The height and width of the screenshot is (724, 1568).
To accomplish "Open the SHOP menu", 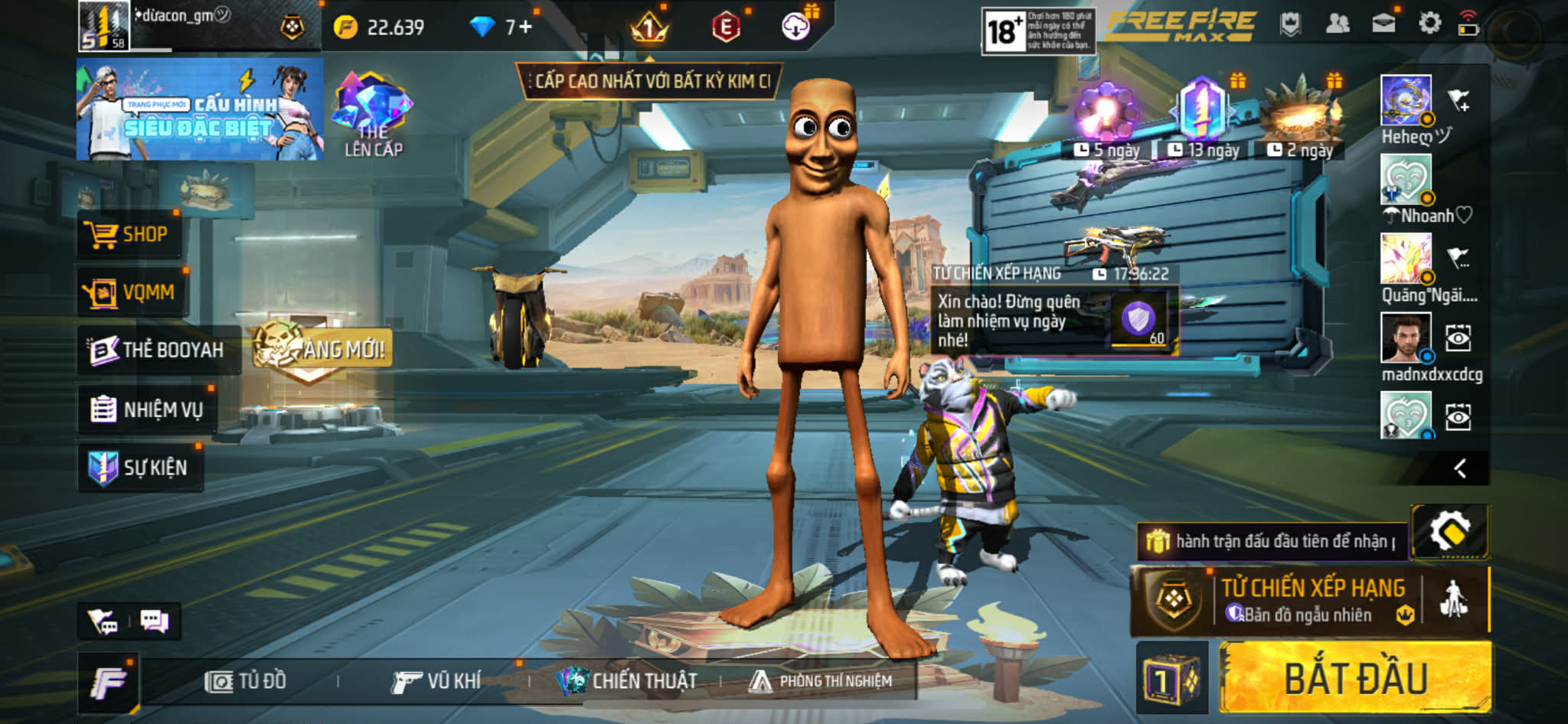I will tap(129, 234).
